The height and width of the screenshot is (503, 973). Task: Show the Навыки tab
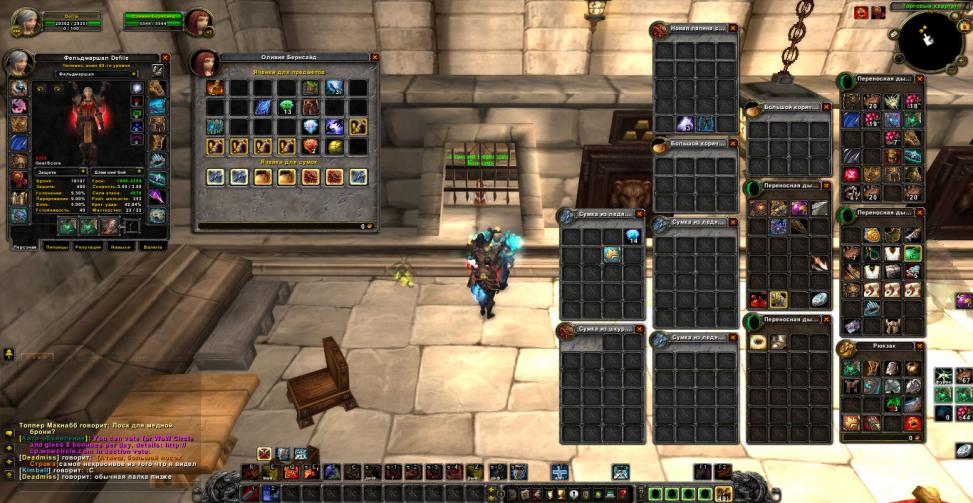121,245
